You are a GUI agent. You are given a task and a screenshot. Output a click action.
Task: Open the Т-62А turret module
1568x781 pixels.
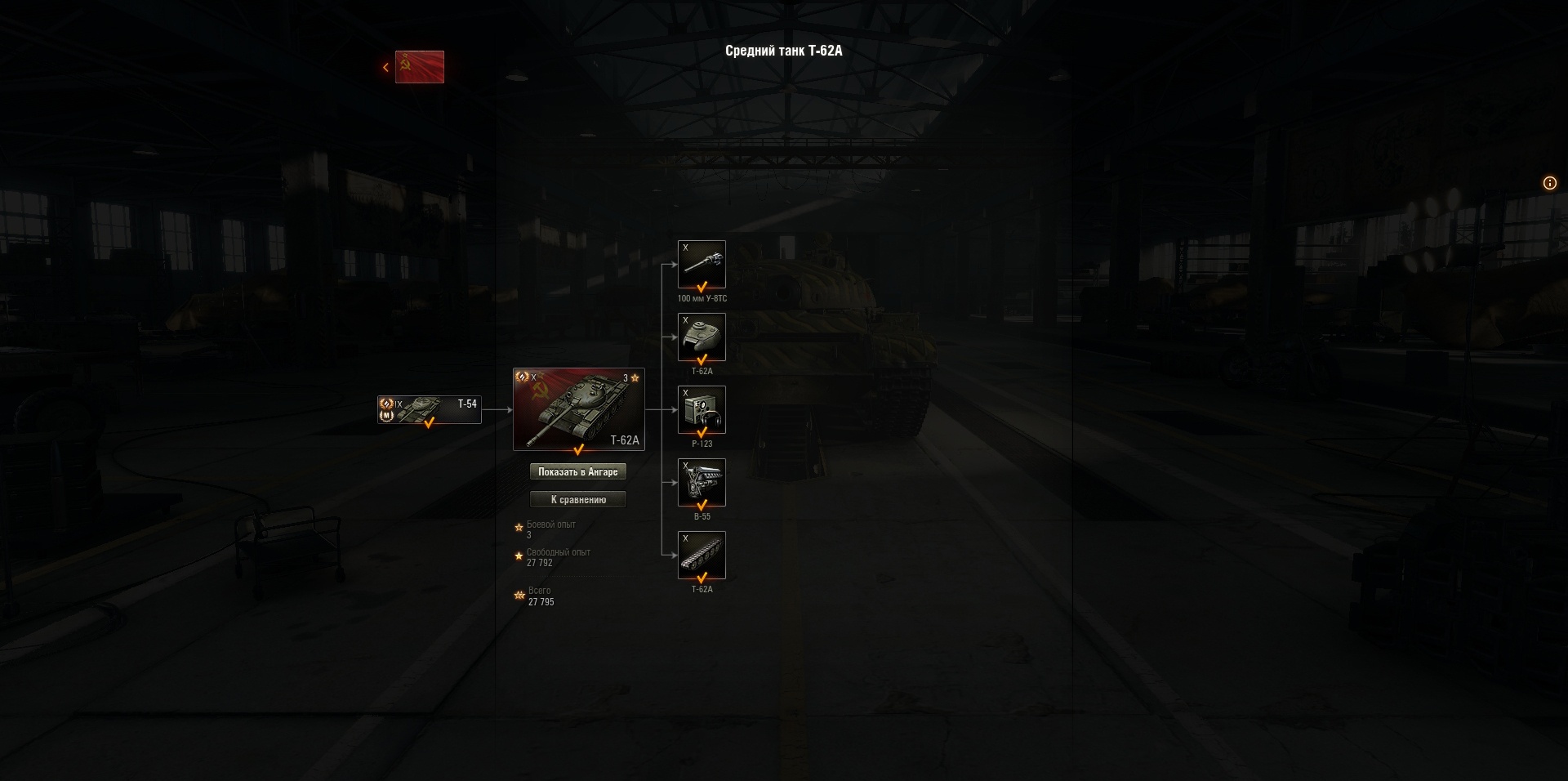(x=702, y=337)
